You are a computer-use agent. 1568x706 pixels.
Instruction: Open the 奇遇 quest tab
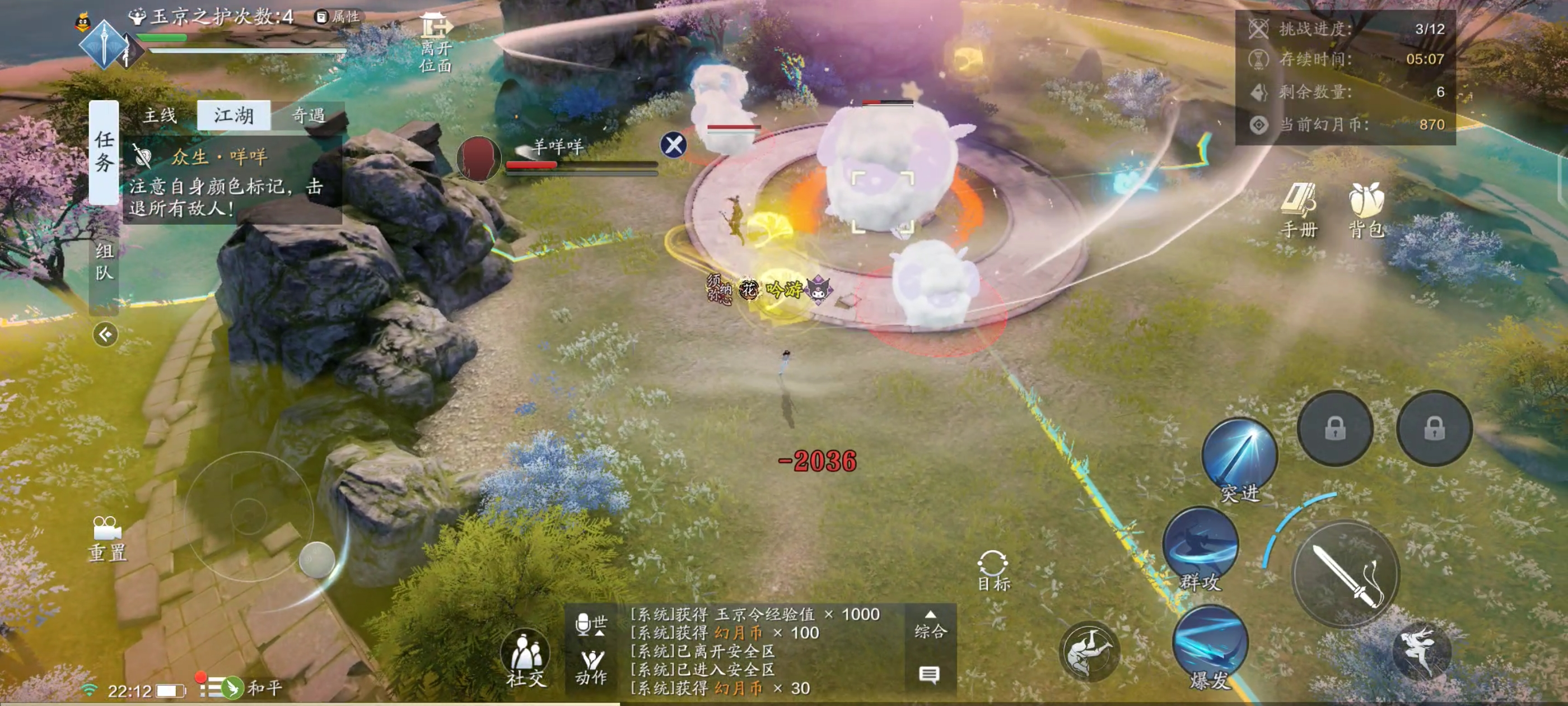pos(308,115)
